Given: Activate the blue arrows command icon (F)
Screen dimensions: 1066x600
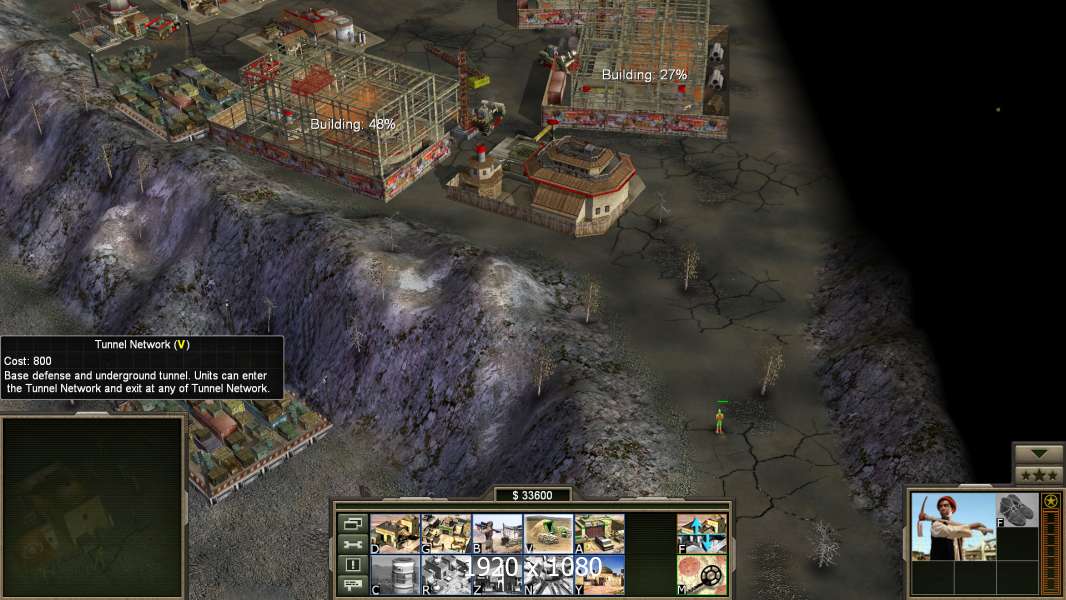Looking at the screenshot, I should (x=702, y=534).
